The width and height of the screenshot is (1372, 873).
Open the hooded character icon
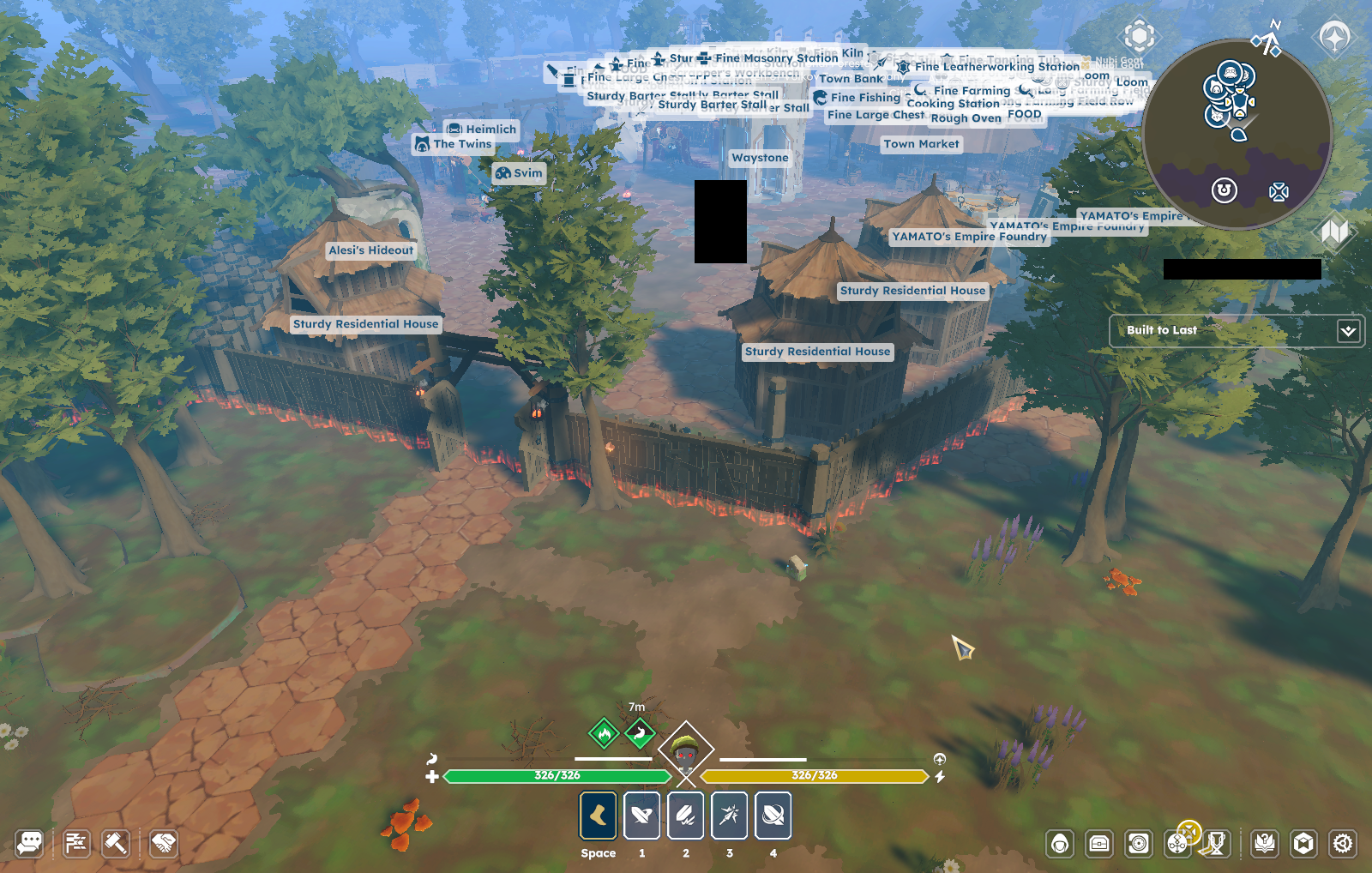click(1060, 844)
